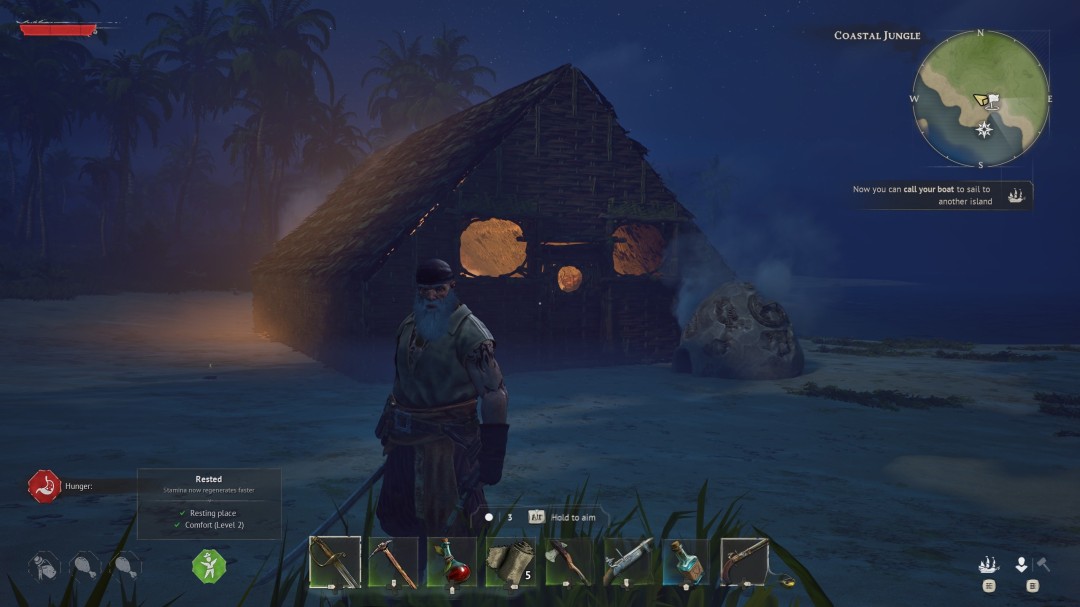Click the hammer build icon
Screen dimensions: 1080x607
[1042, 564]
